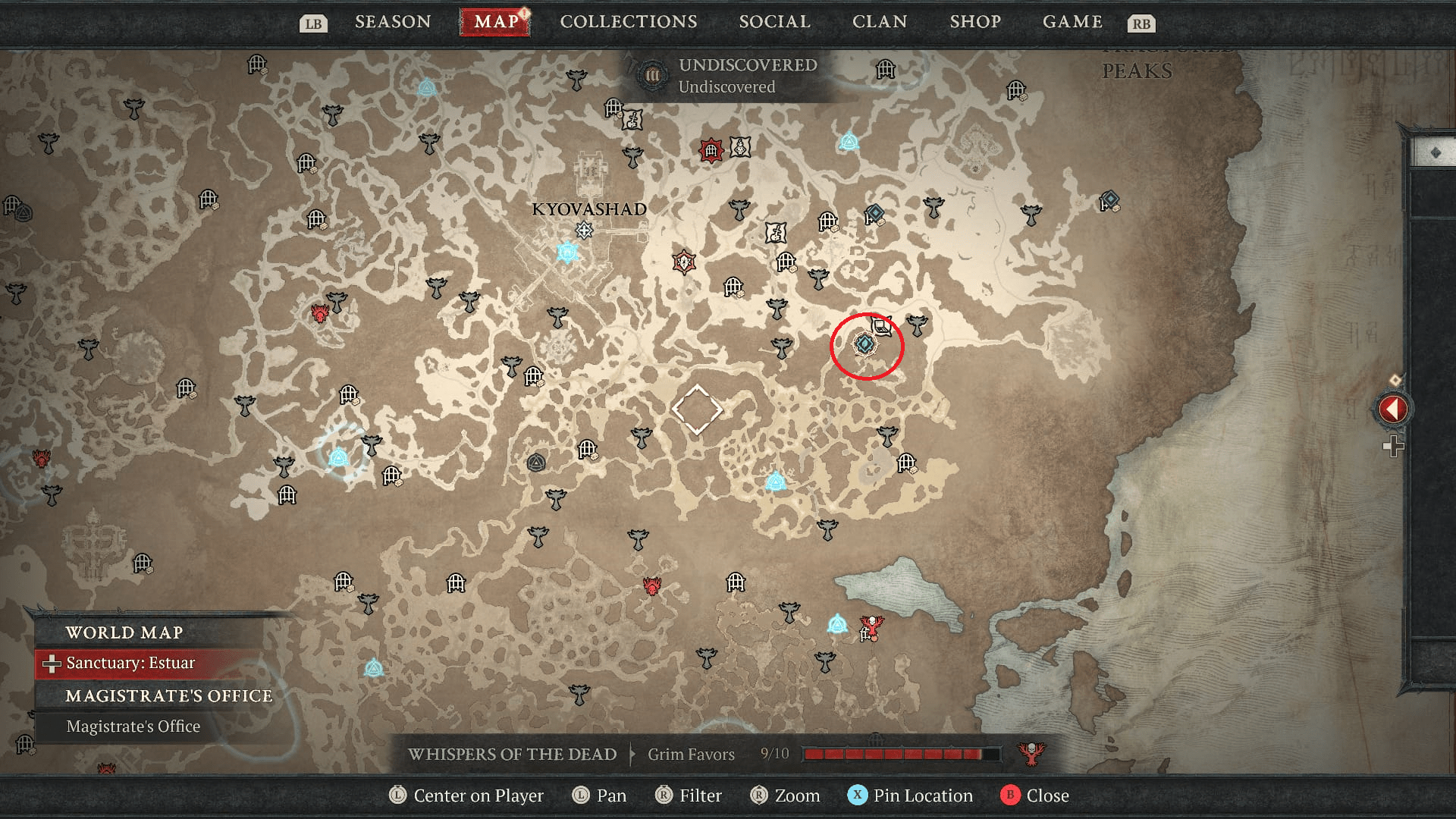
Task: Select the red-circled dungeon marker
Action: coord(864,344)
